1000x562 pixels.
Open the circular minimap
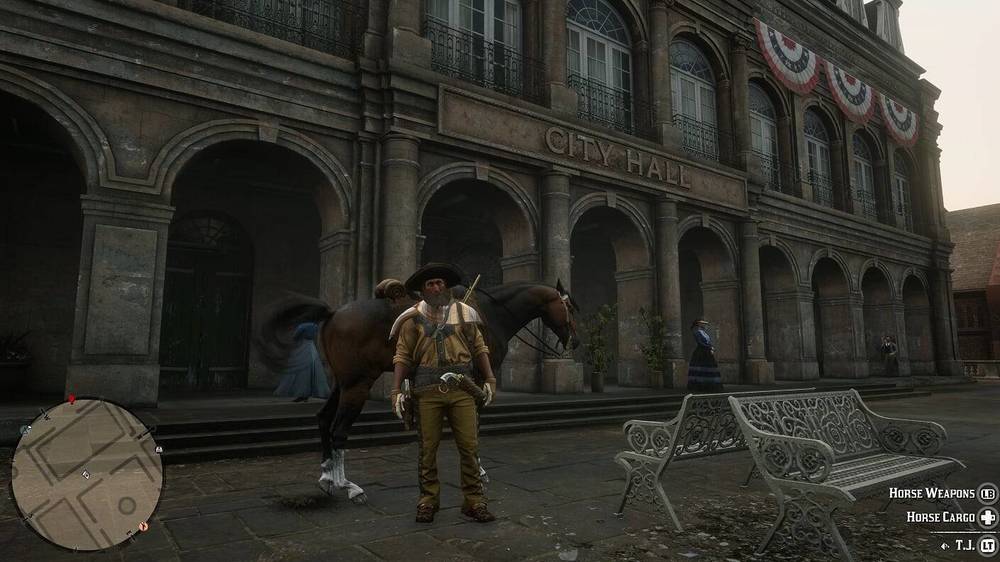click(86, 473)
